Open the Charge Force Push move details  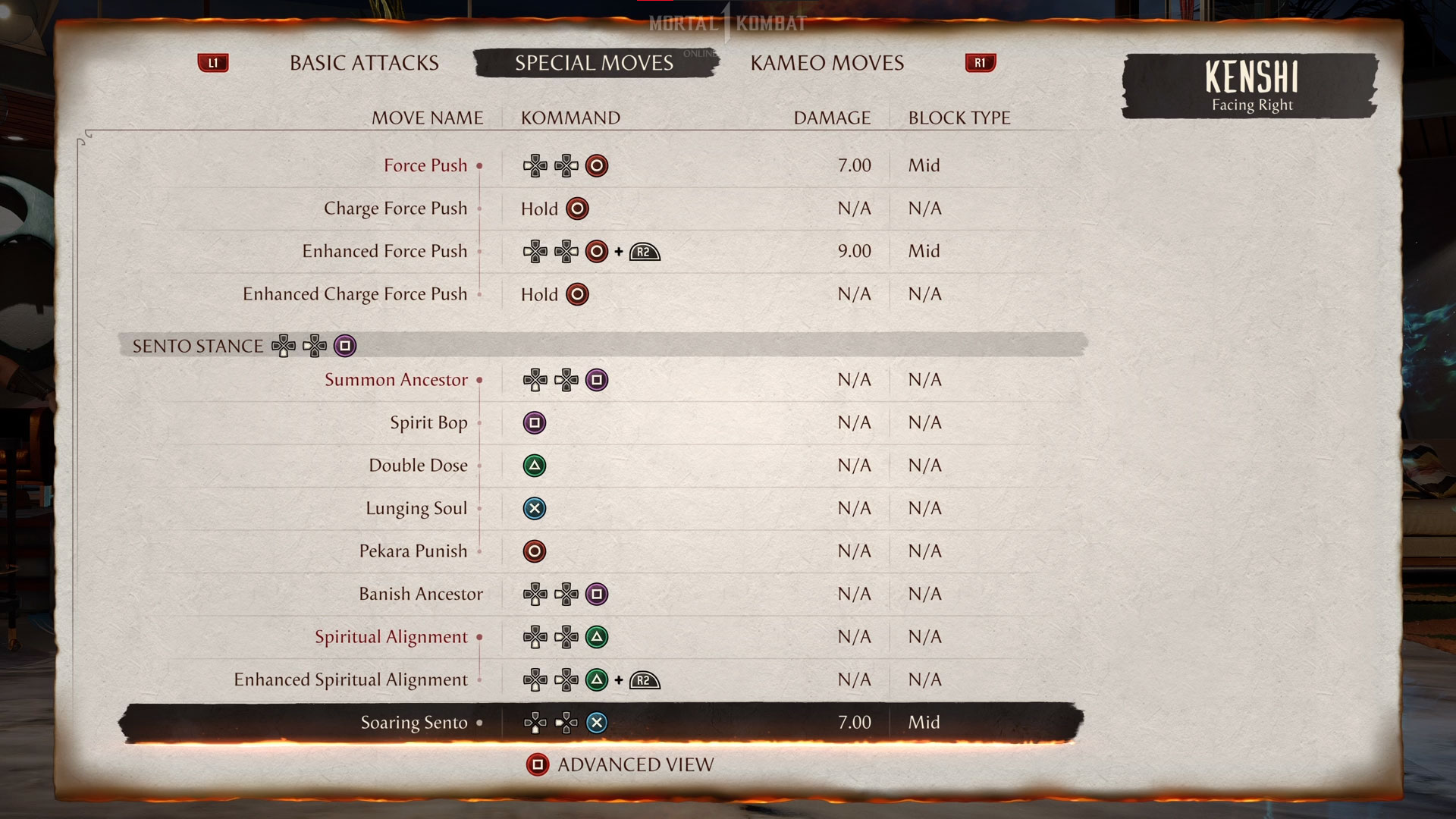pyautogui.click(x=395, y=209)
